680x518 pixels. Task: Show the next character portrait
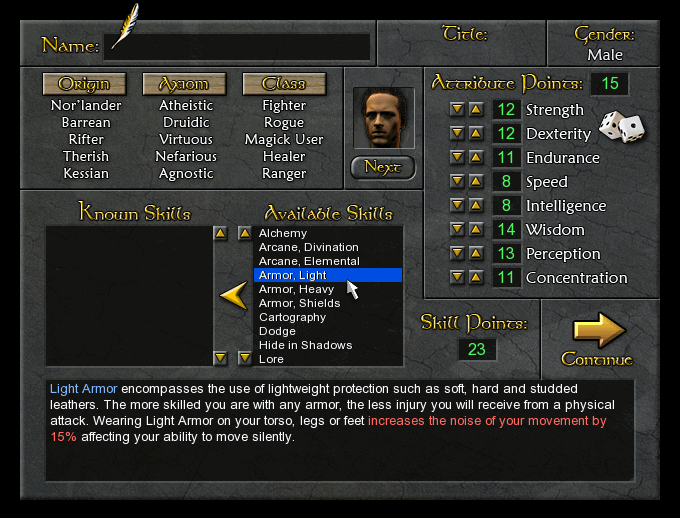[383, 167]
